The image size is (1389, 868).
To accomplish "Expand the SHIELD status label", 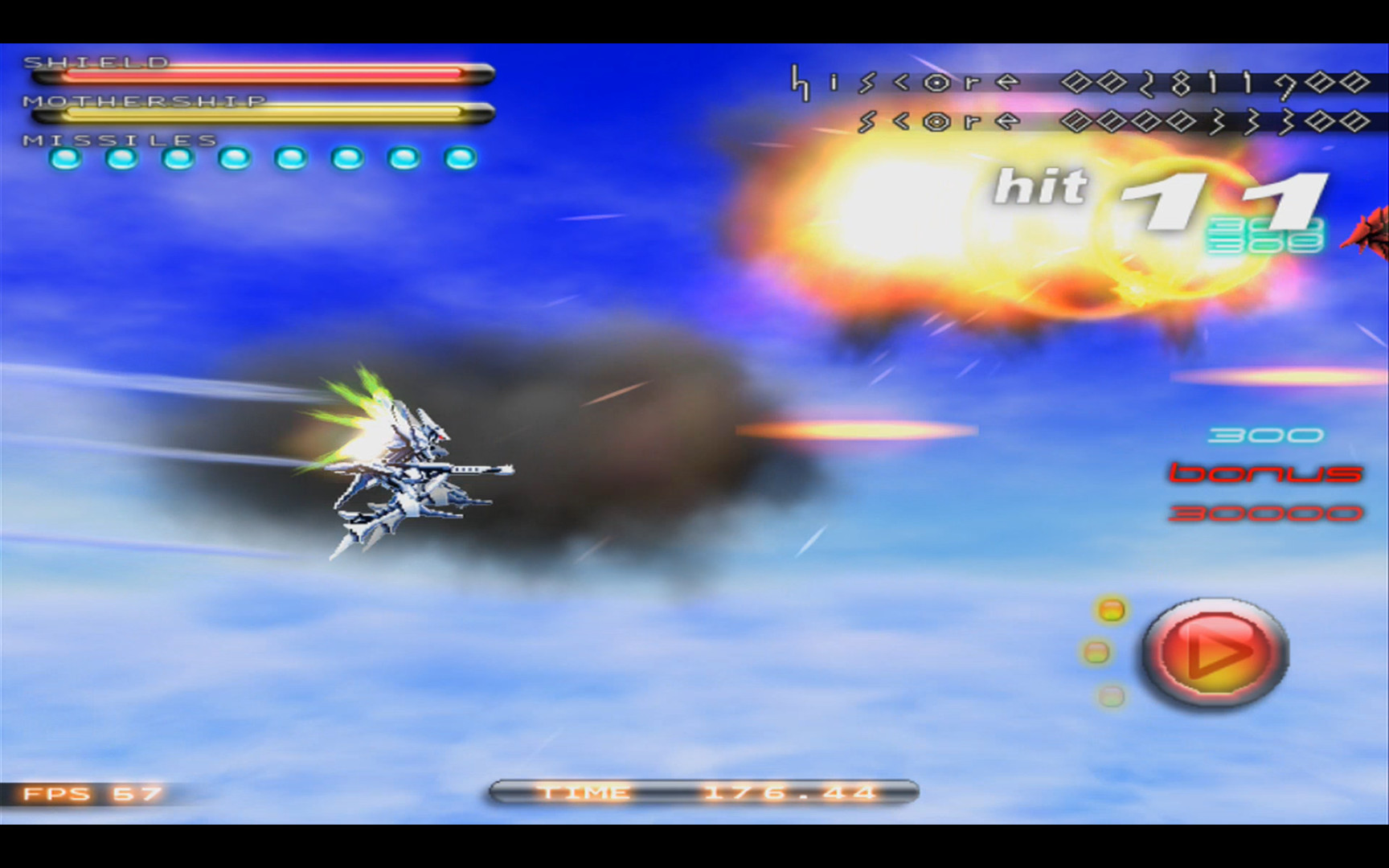I will point(96,62).
